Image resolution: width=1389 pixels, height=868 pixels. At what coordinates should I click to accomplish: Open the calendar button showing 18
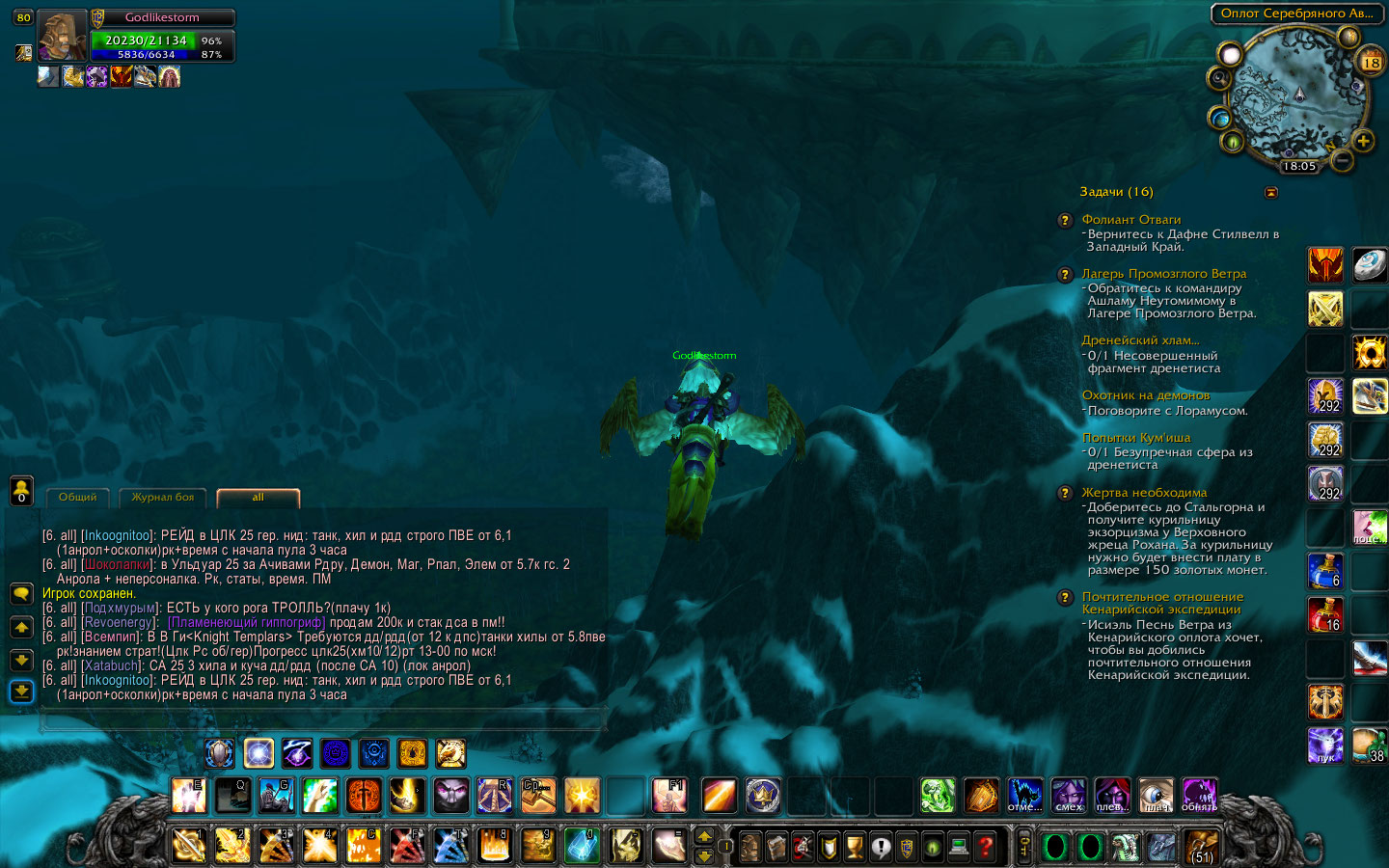(1370, 63)
